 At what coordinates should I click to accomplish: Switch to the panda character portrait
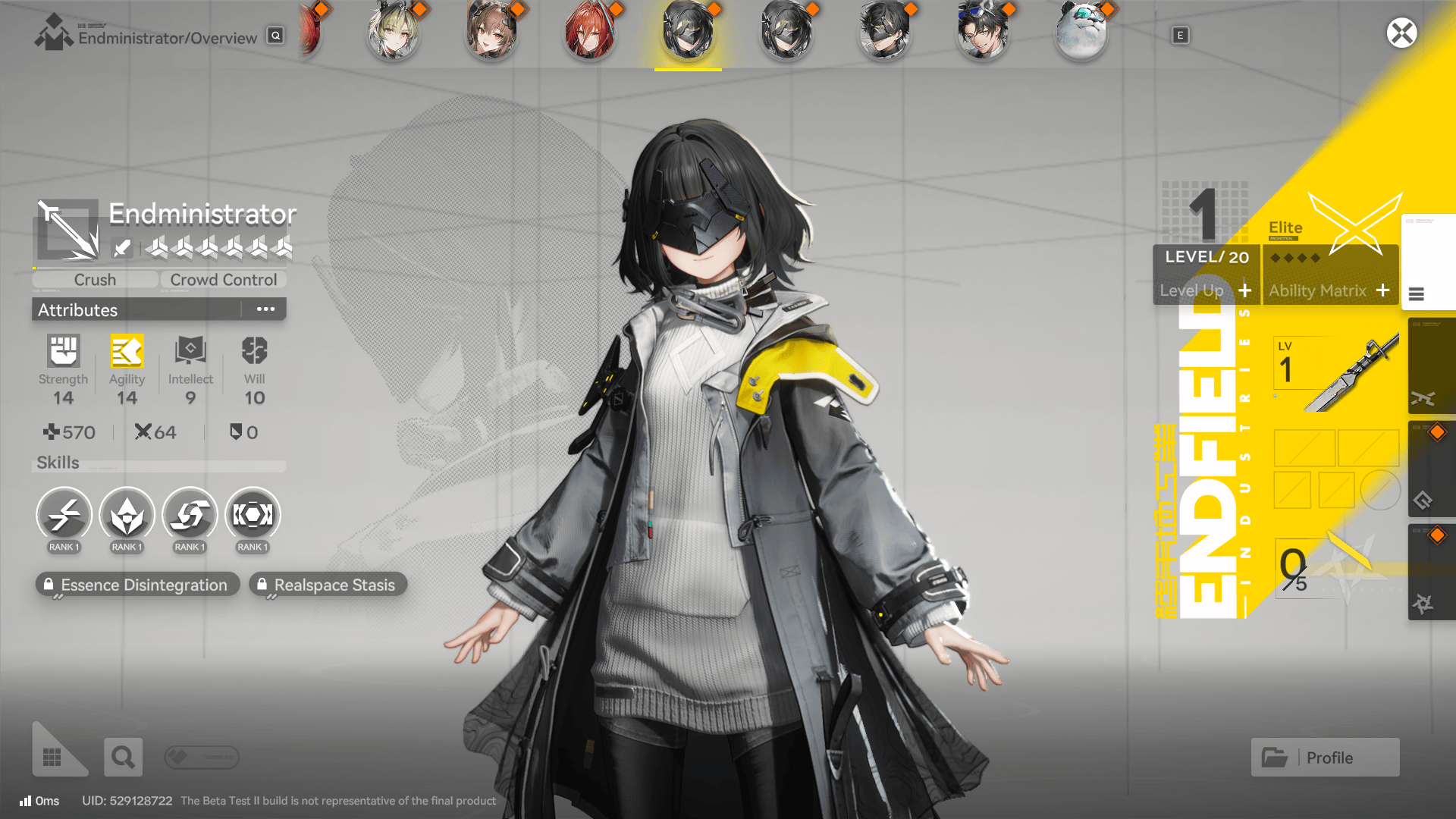pos(1081,33)
